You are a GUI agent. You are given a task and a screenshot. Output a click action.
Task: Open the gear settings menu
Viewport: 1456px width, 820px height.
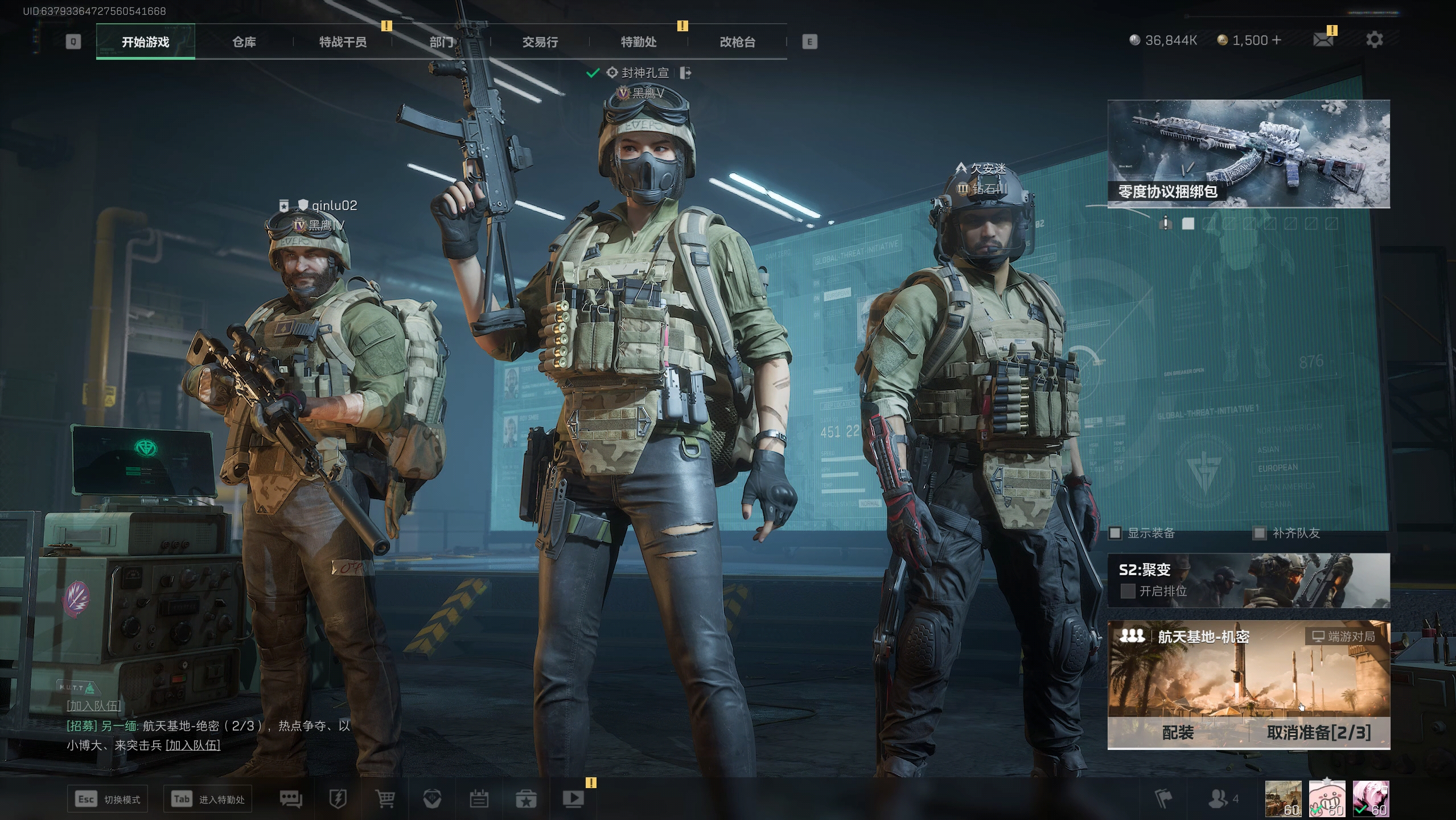click(1374, 40)
